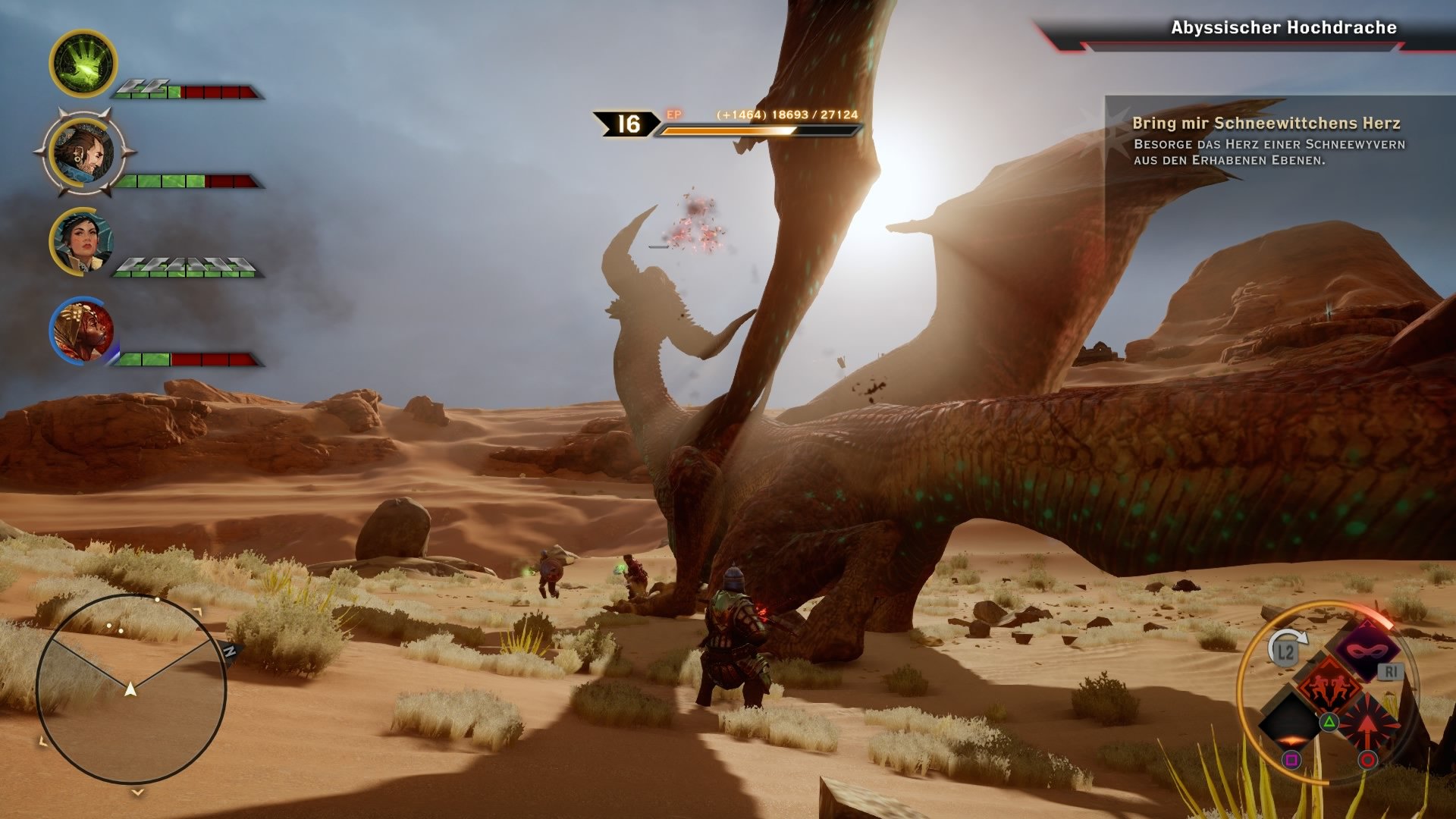Viewport: 1456px width, 819px height.
Task: Open the quest 'Bring mir Schneewittchens Herz'
Action: pyautogui.click(x=1267, y=124)
